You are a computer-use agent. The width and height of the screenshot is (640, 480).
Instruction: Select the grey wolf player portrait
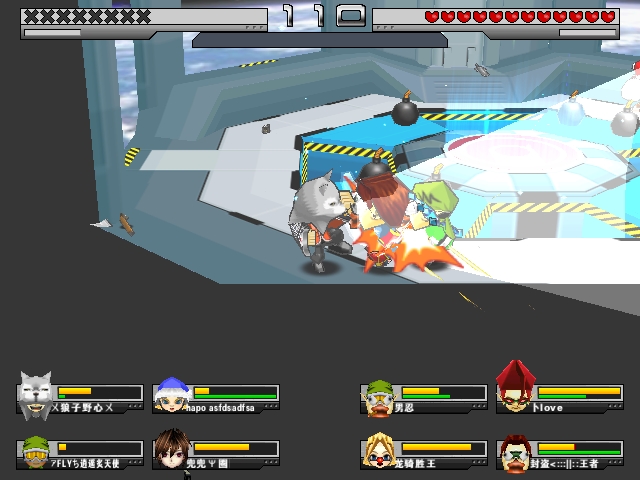point(35,394)
